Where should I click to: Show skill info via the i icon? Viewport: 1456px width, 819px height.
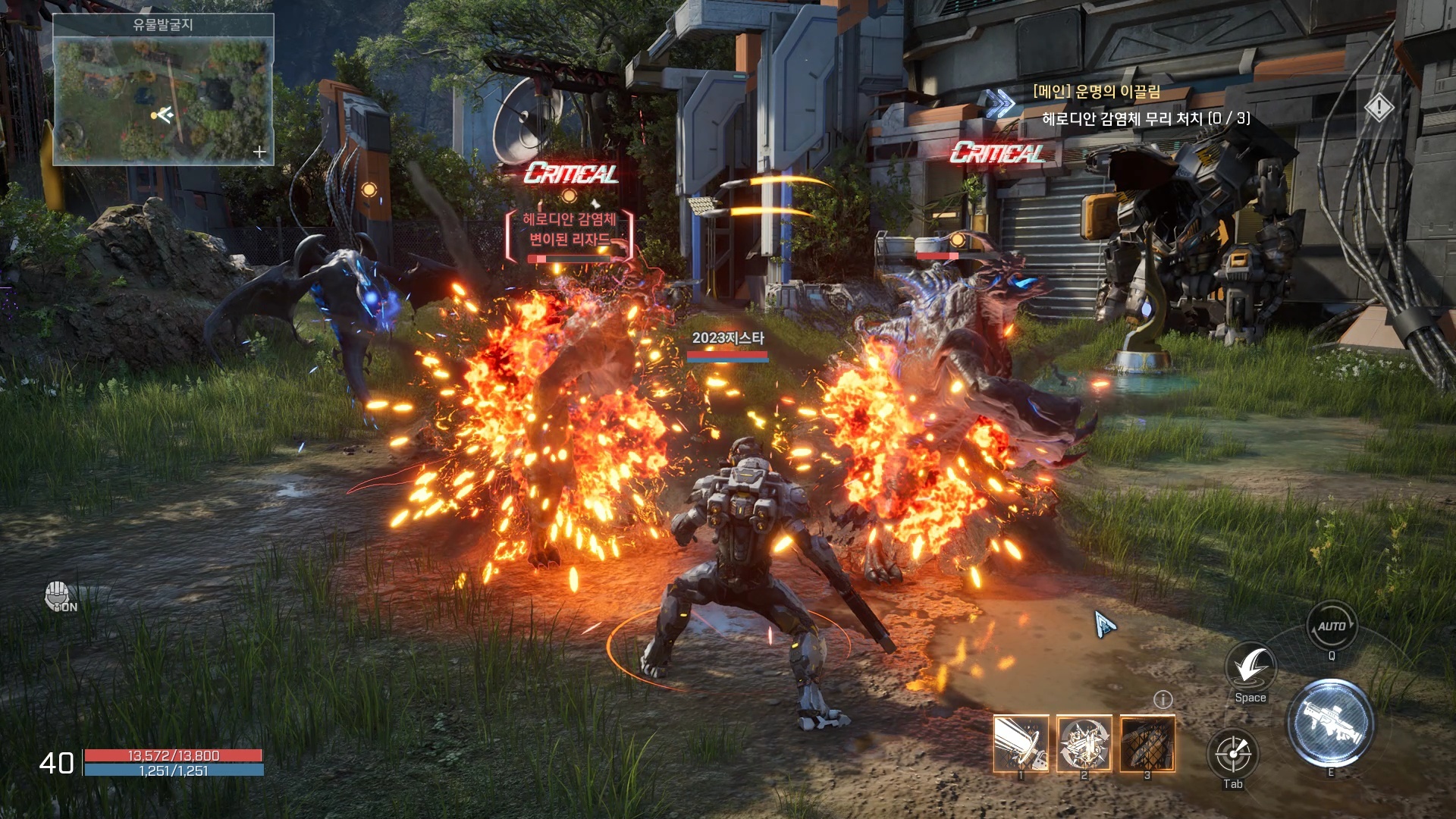(x=1163, y=699)
